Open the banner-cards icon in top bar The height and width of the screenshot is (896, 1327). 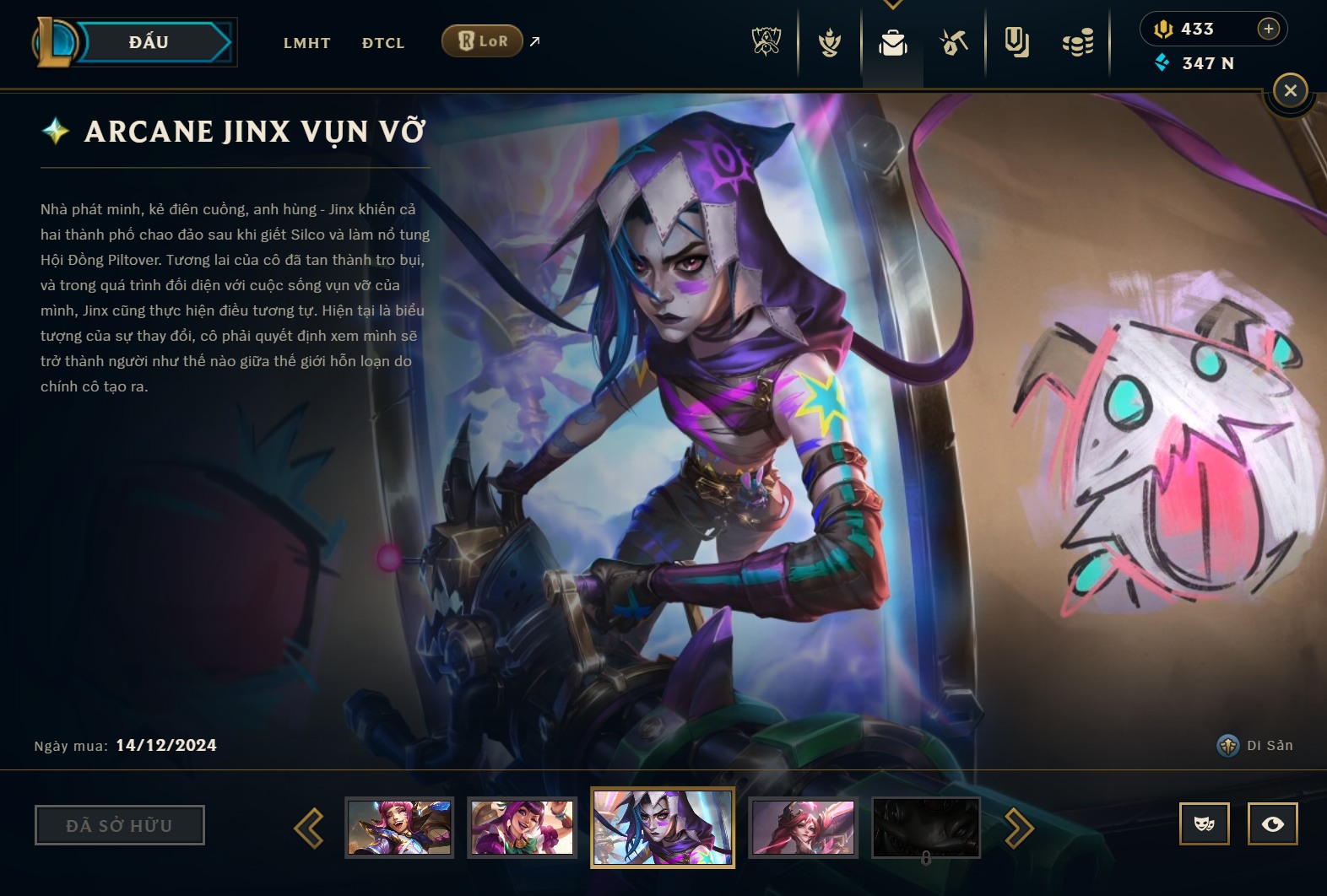[1016, 42]
